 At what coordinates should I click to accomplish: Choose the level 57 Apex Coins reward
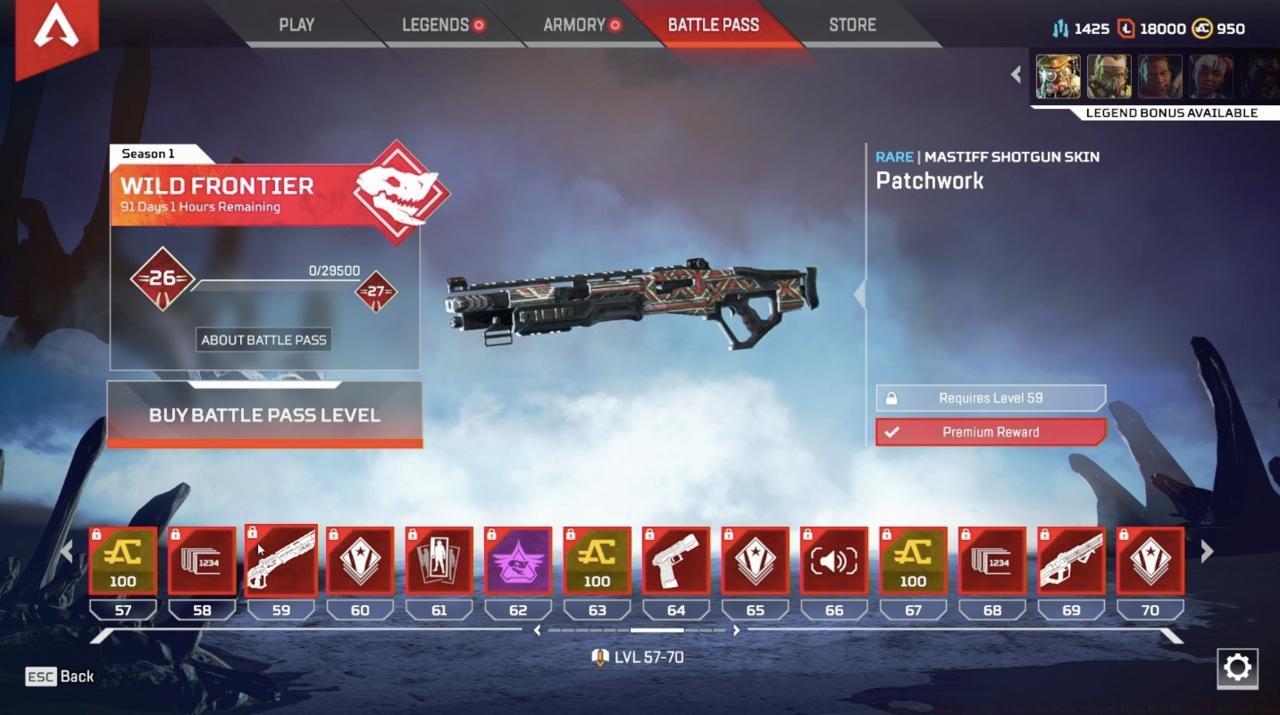tap(123, 561)
